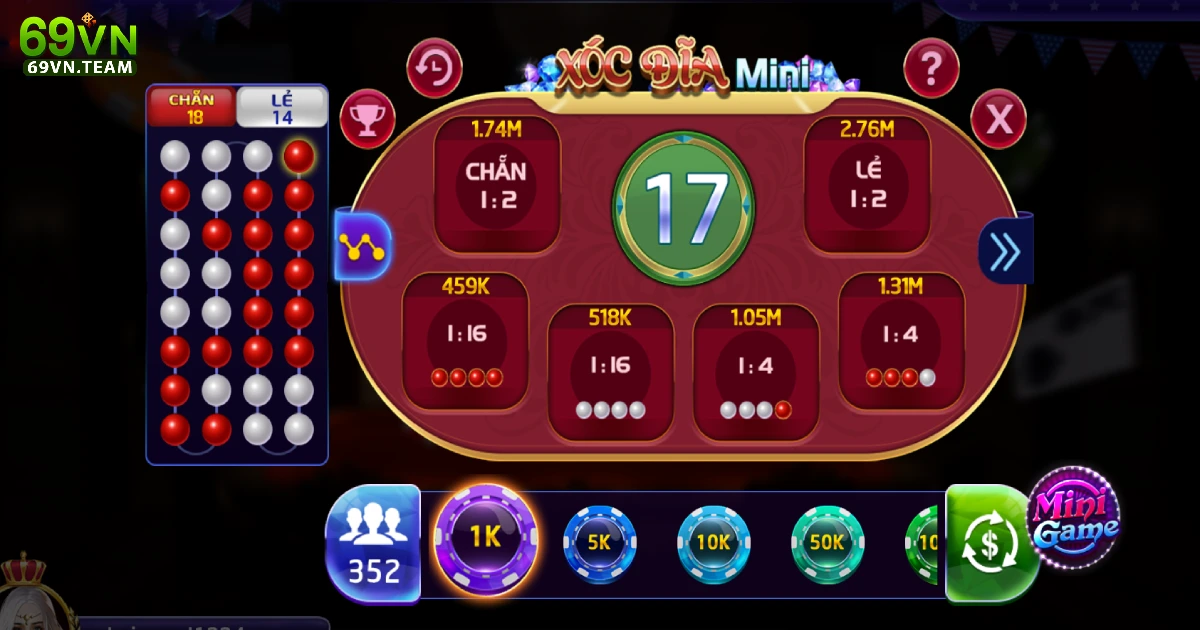This screenshot has height=630, width=1200.
Task: Select the 1K purple chip
Action: point(485,537)
